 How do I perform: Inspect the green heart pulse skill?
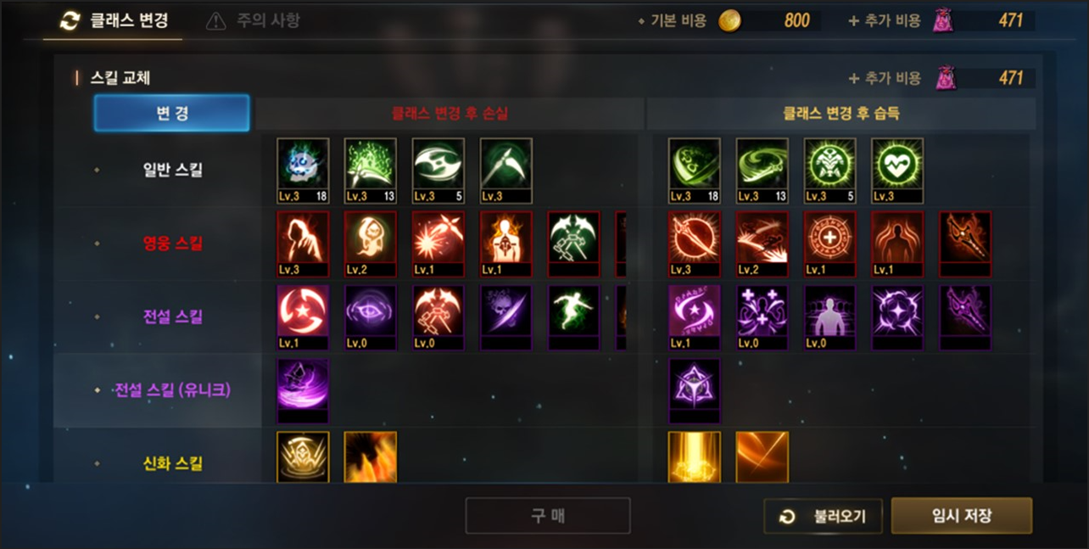[897, 164]
